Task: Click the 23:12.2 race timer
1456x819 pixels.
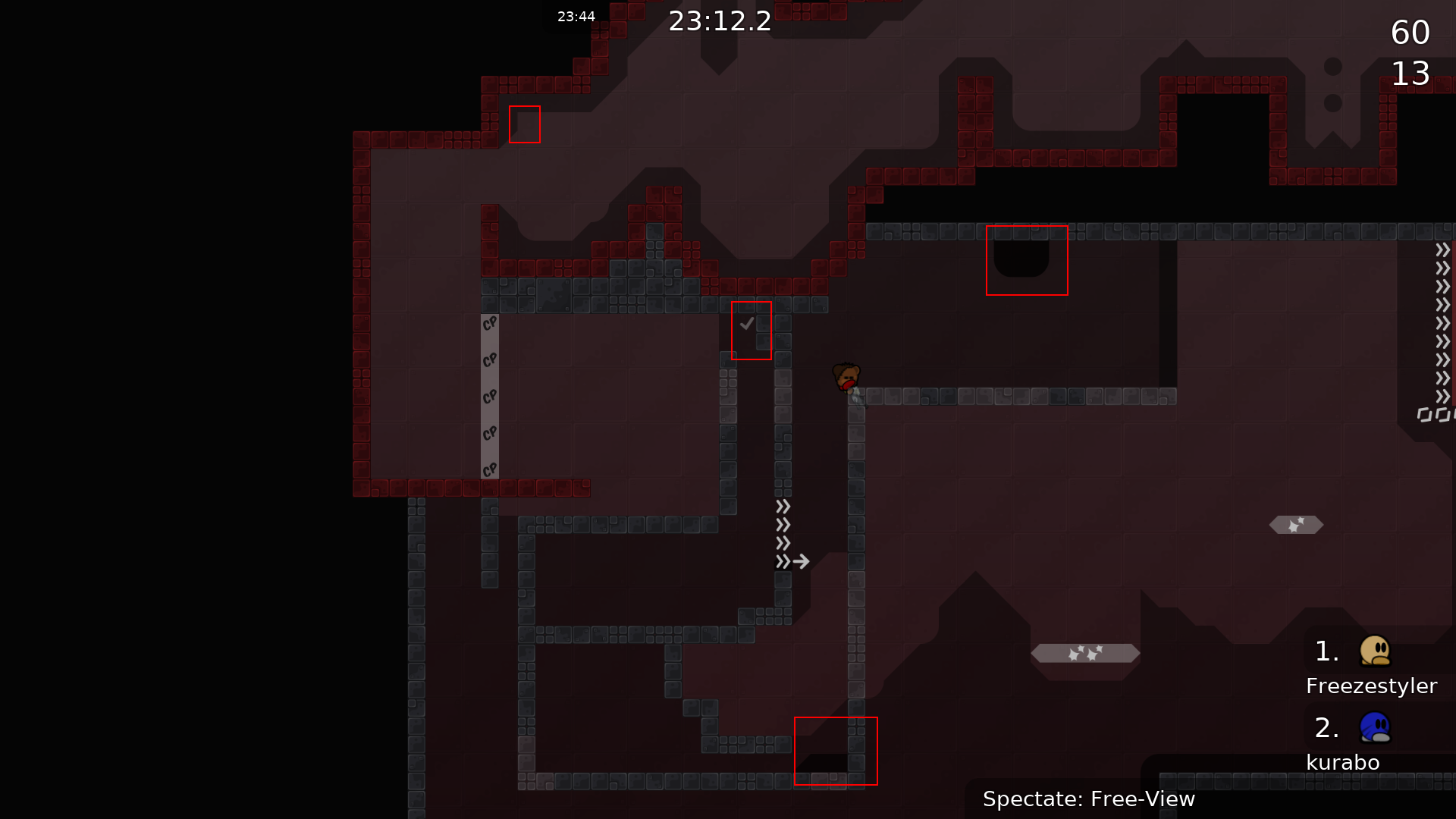Action: coord(719,21)
